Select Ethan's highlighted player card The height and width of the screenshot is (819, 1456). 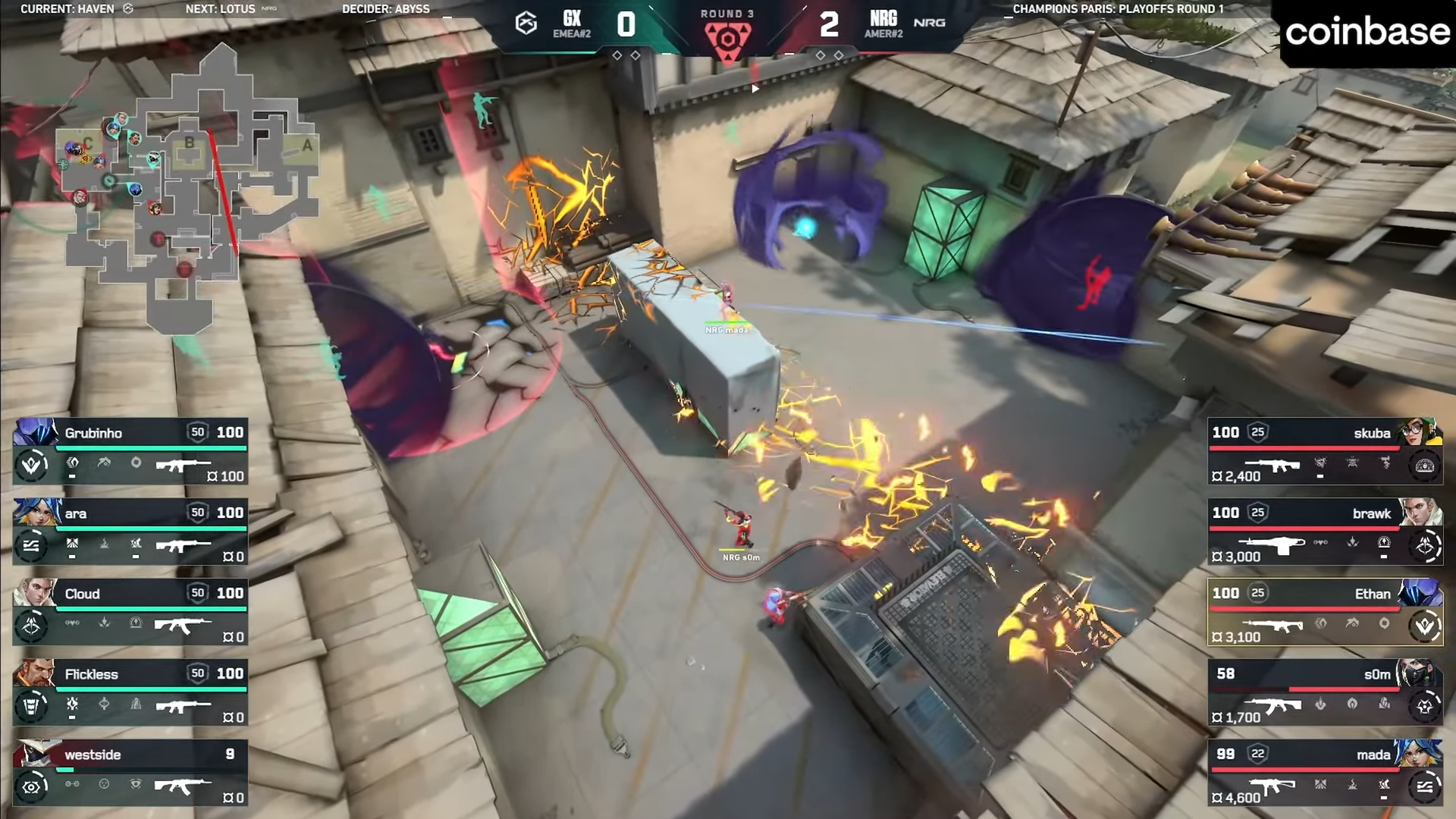1324,613
